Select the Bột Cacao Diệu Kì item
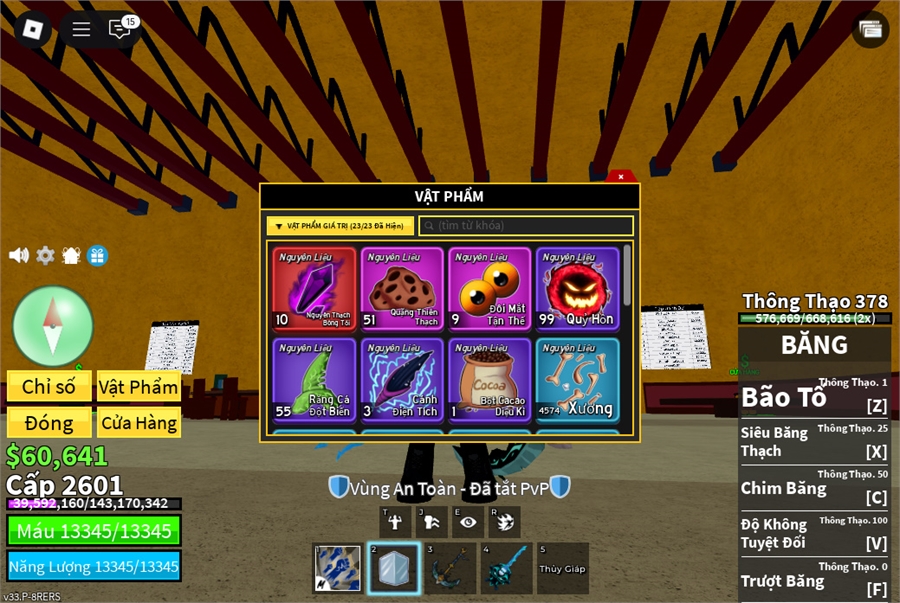Image resolution: width=900 pixels, height=603 pixels. pos(489,379)
